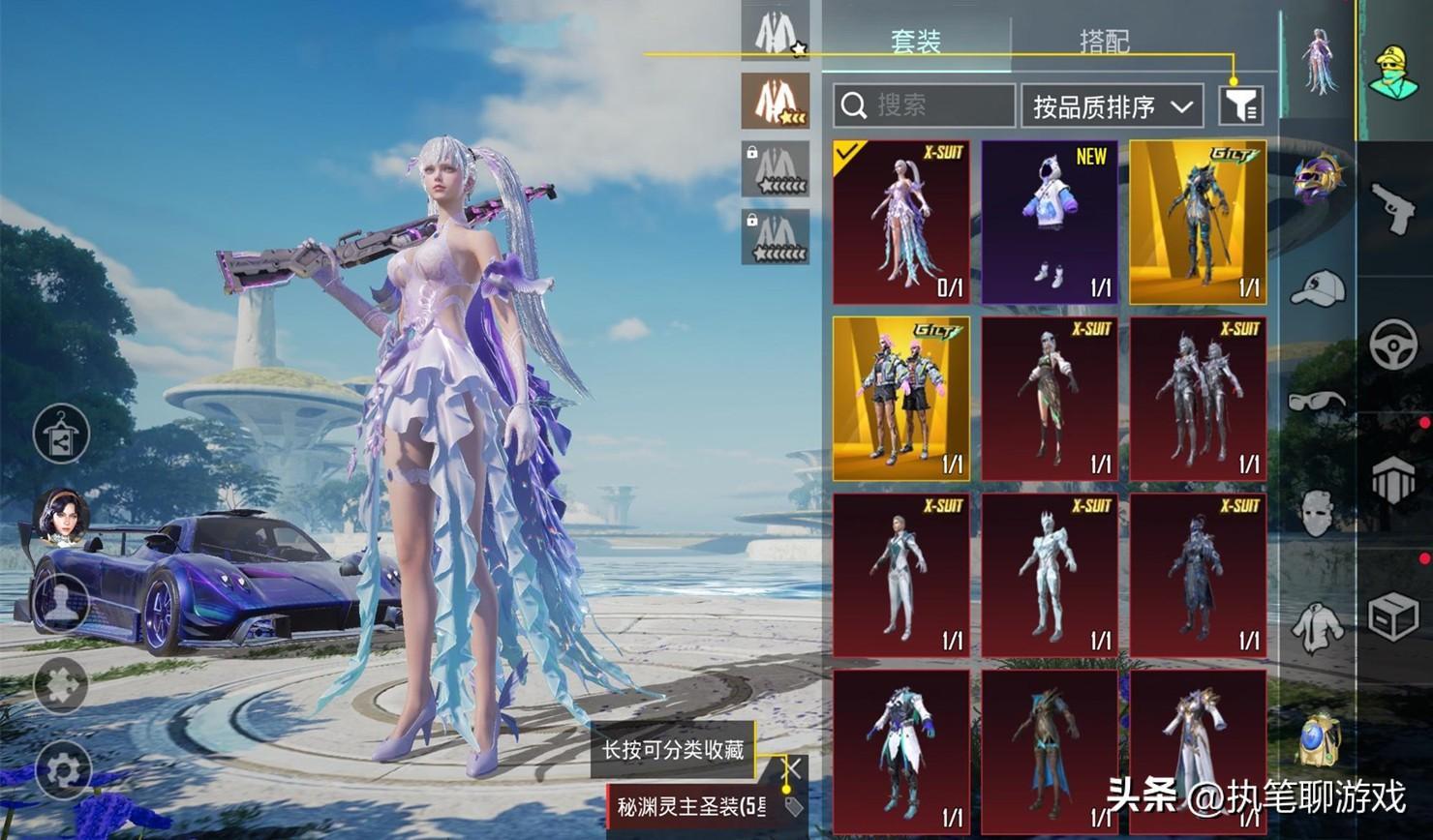Select the purple and gold helmet icon

click(x=1319, y=177)
